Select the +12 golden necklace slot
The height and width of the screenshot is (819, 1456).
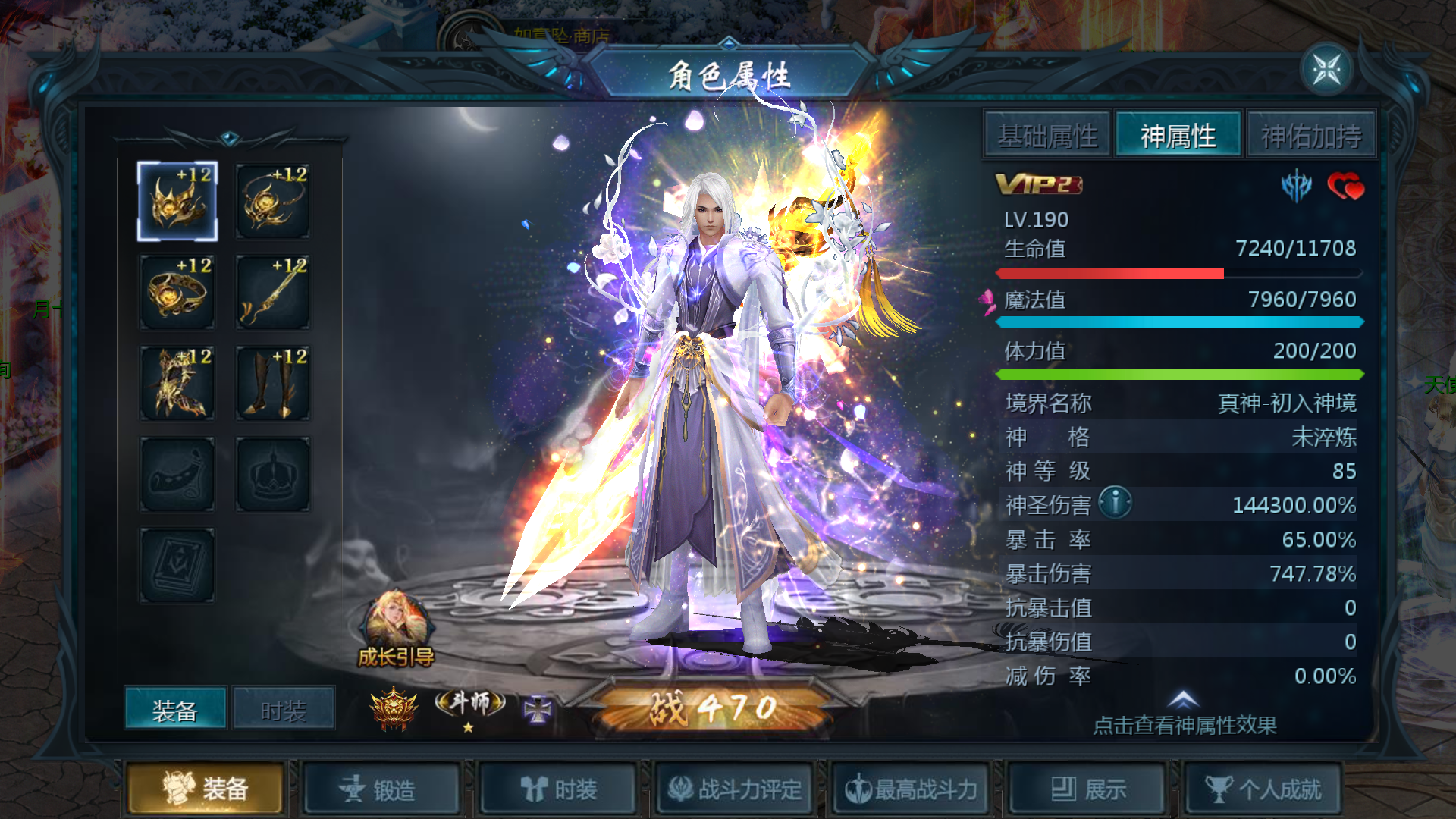pos(273,202)
